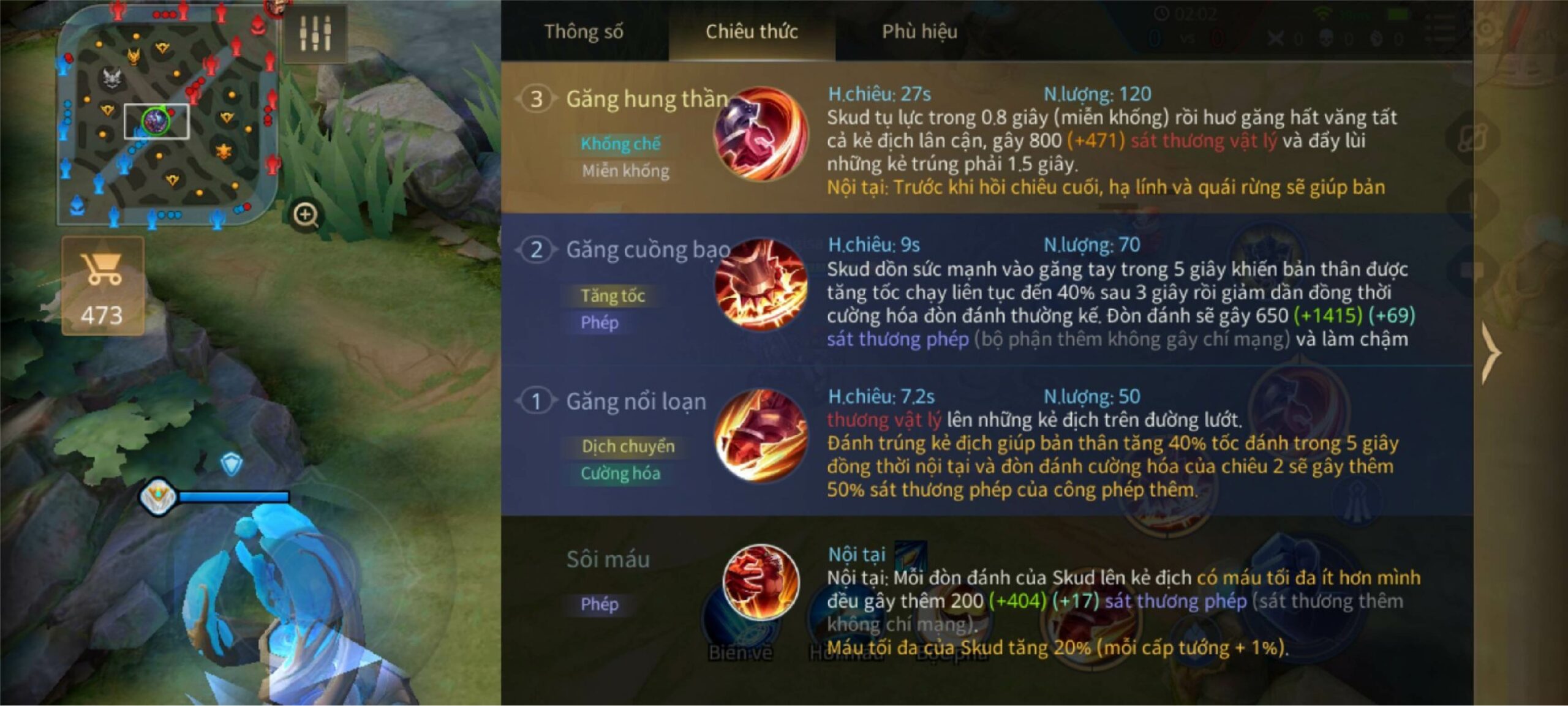Open the shop showing 473 gold

(x=103, y=286)
